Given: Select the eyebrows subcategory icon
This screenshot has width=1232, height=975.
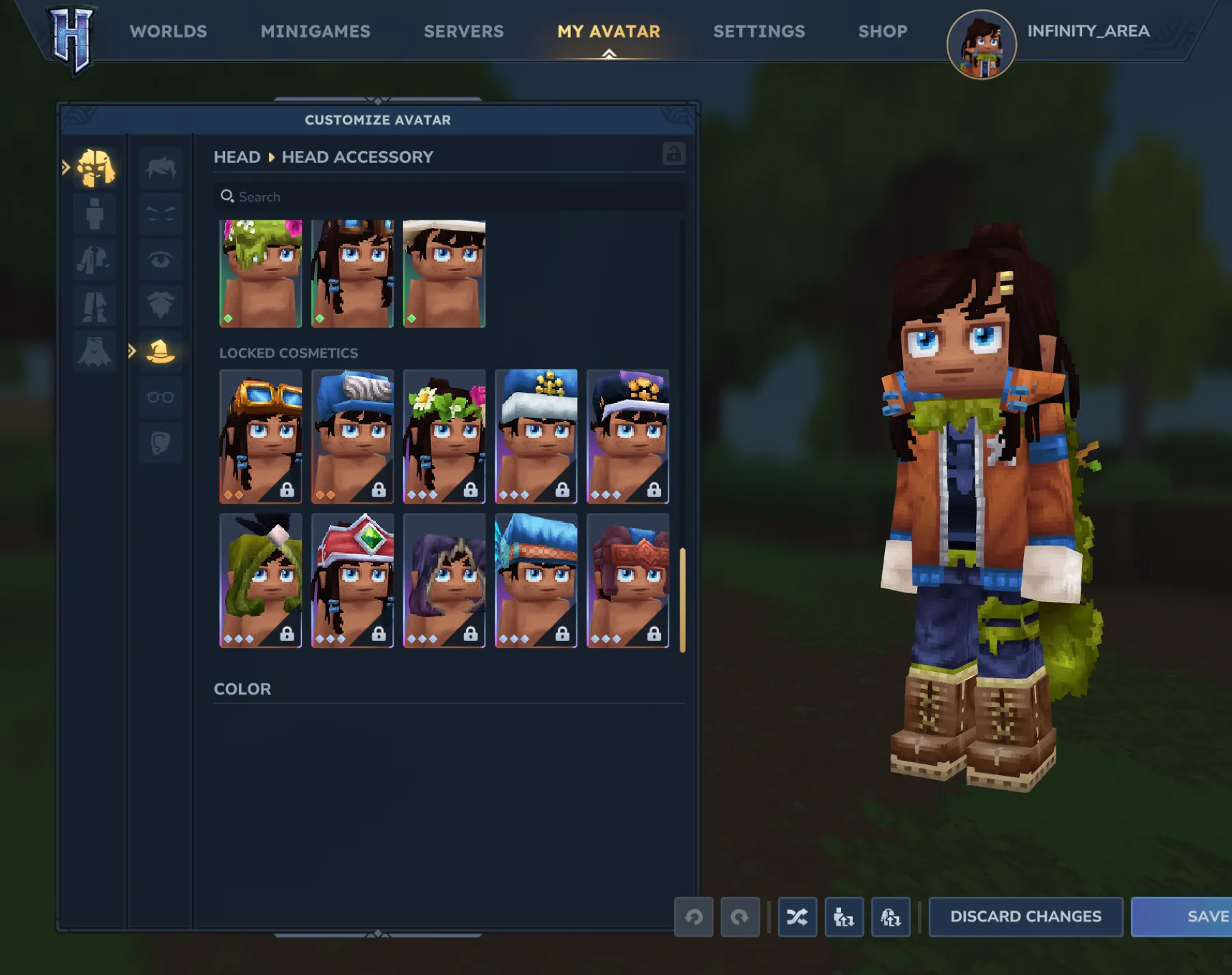Looking at the screenshot, I should click(161, 214).
